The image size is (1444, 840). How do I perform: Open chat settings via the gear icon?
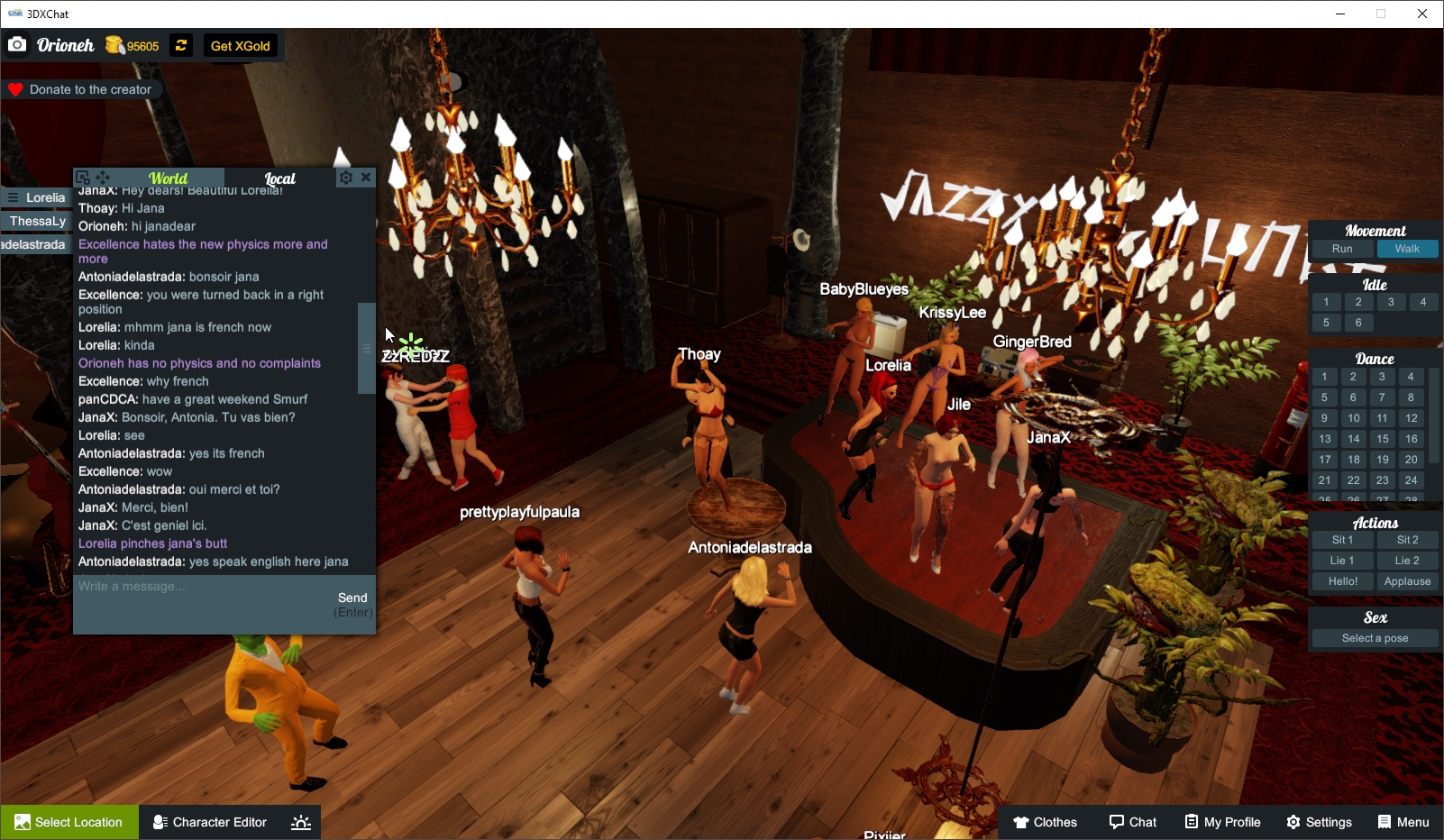(x=346, y=178)
